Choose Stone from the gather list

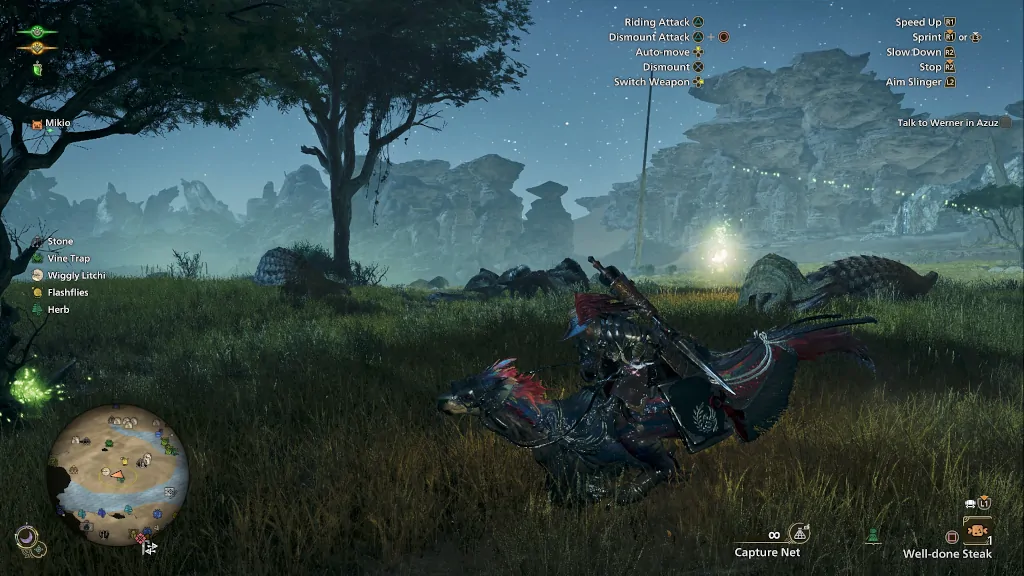(60, 241)
